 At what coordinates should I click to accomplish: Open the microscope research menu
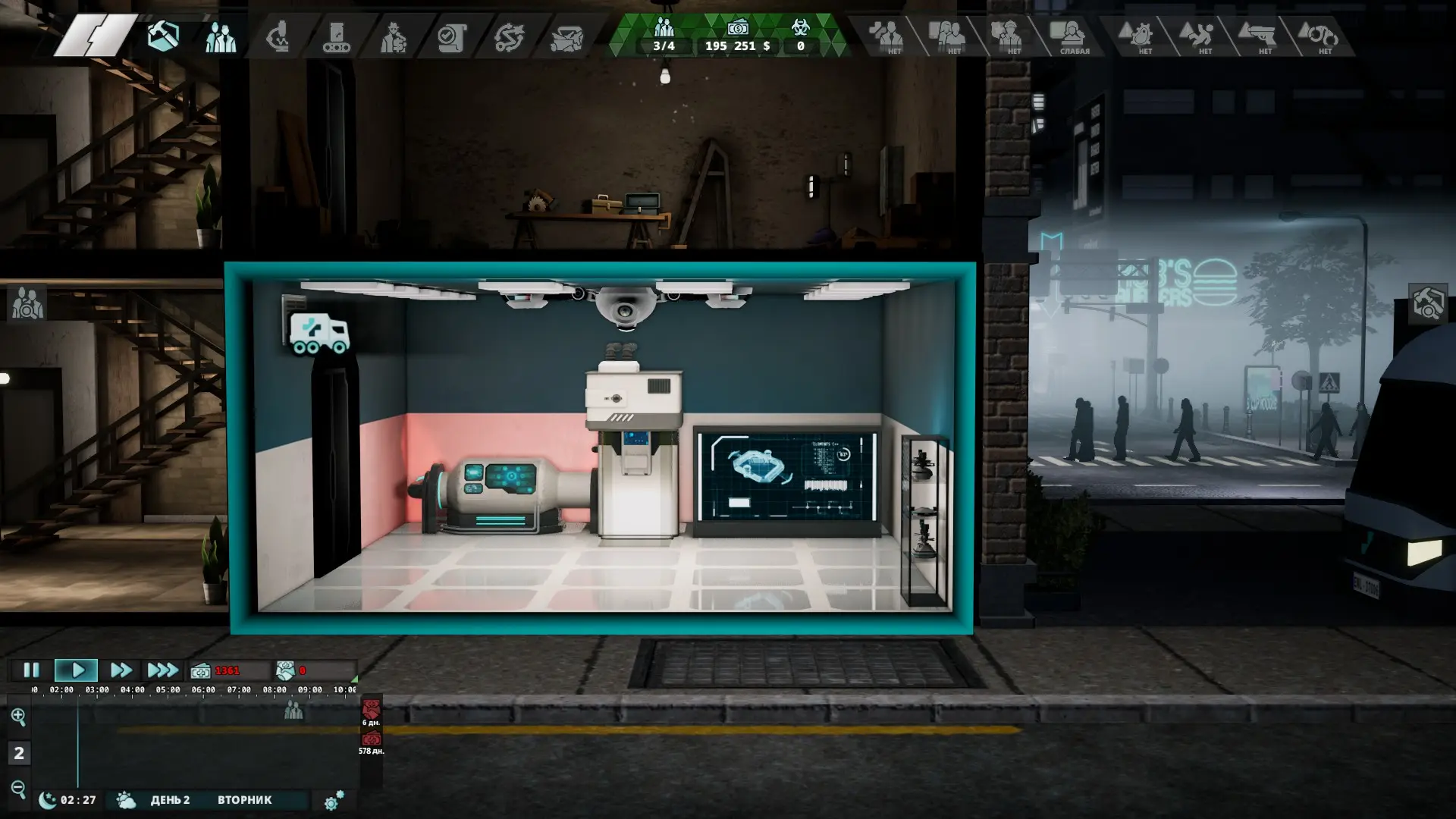coord(278,36)
